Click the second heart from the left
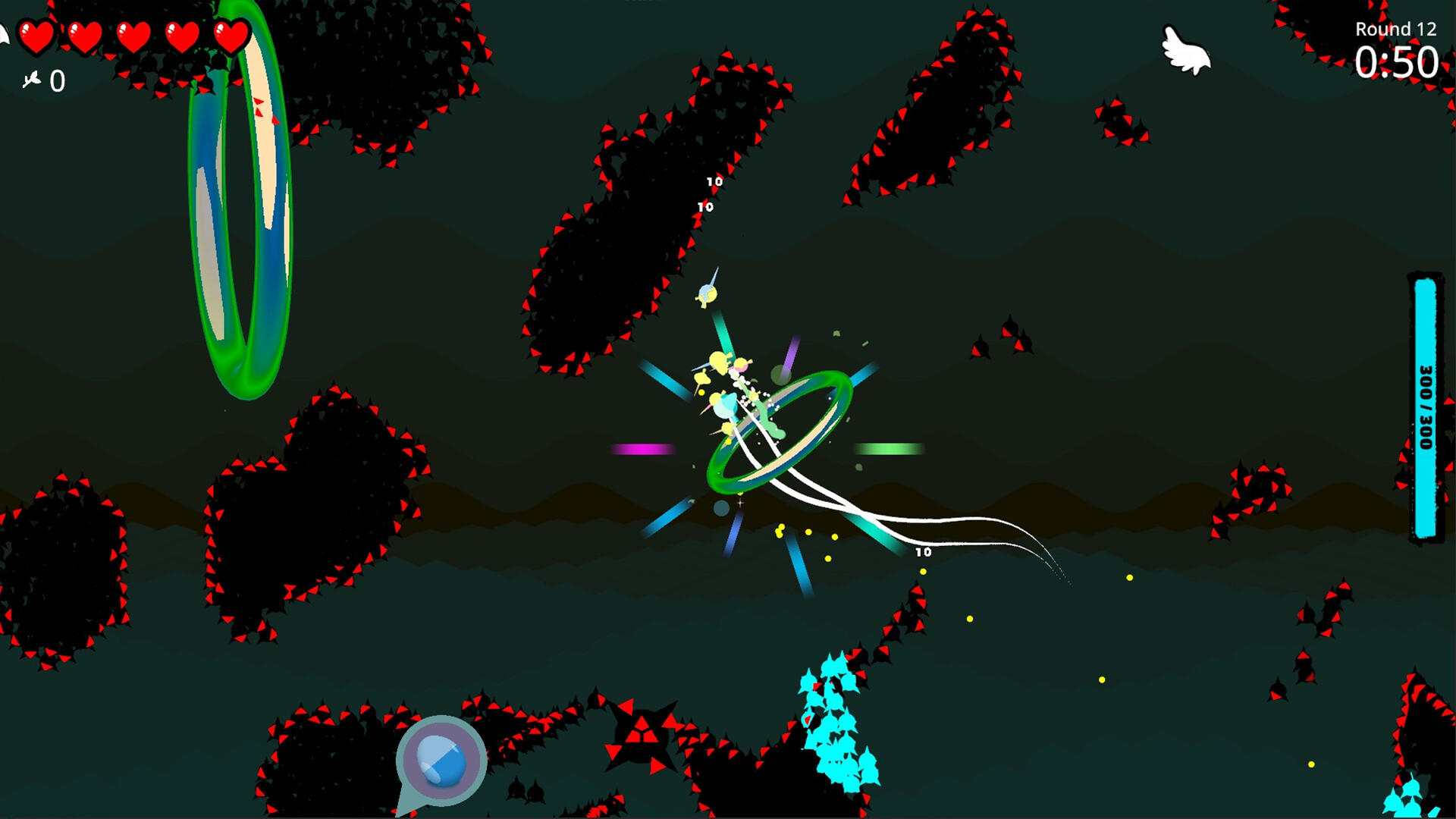Viewport: 1456px width, 819px height. pyautogui.click(x=85, y=36)
